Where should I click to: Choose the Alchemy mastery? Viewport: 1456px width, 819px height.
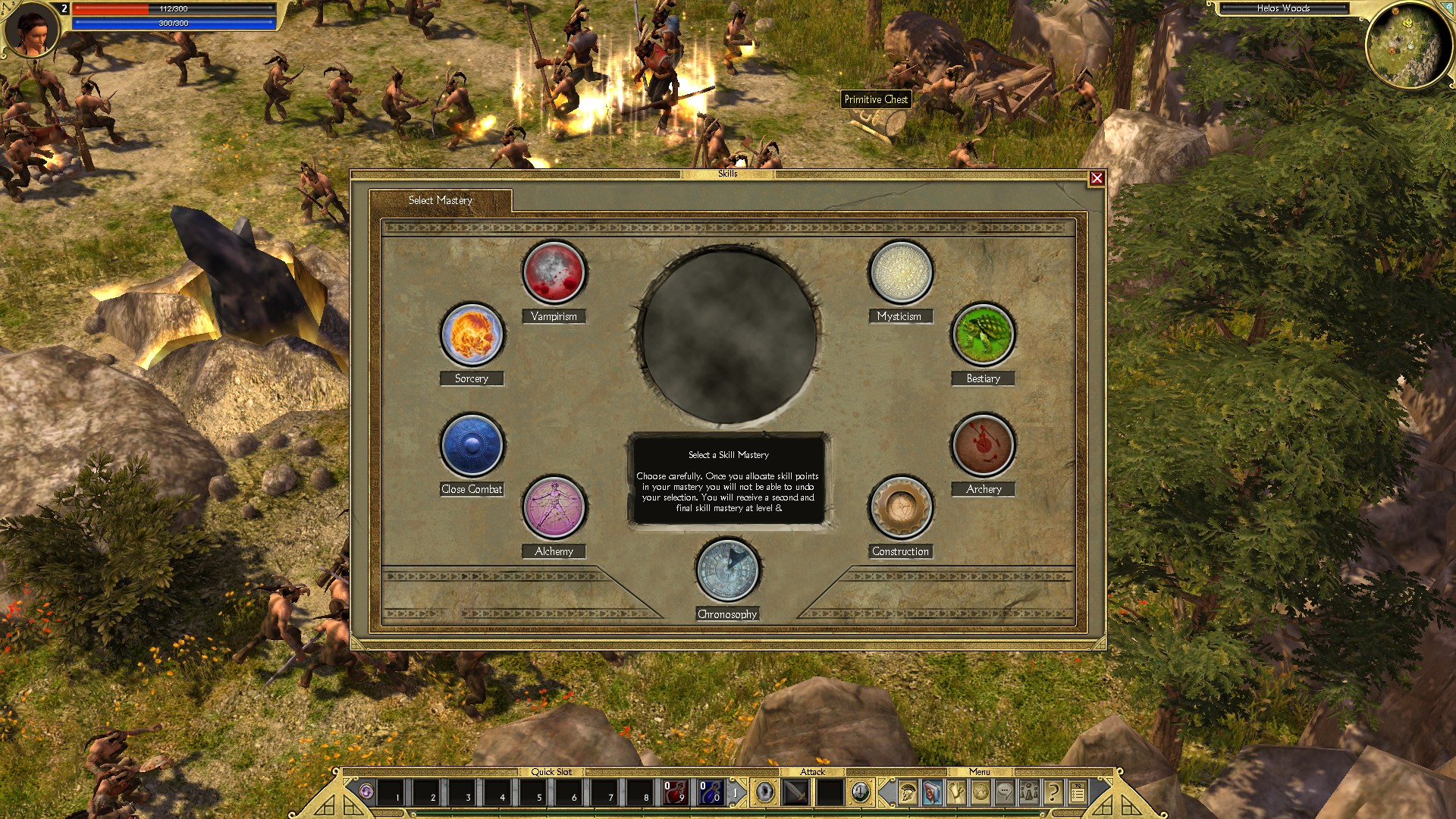point(554,507)
